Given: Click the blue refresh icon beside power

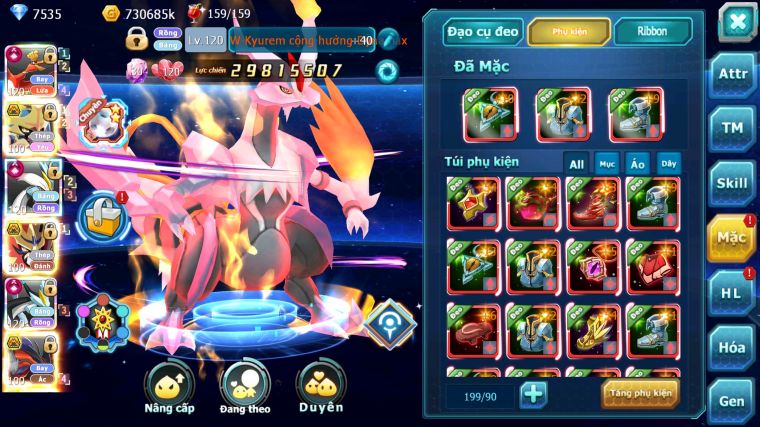Looking at the screenshot, I should [386, 71].
